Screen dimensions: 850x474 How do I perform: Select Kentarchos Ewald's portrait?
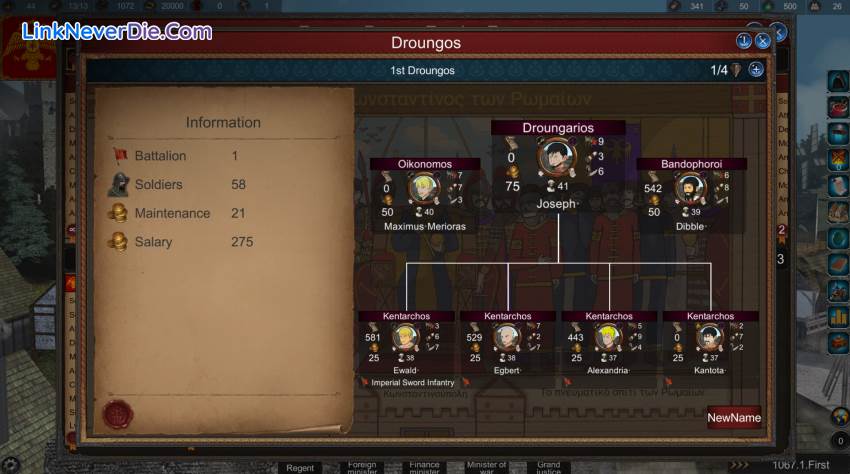pos(405,338)
